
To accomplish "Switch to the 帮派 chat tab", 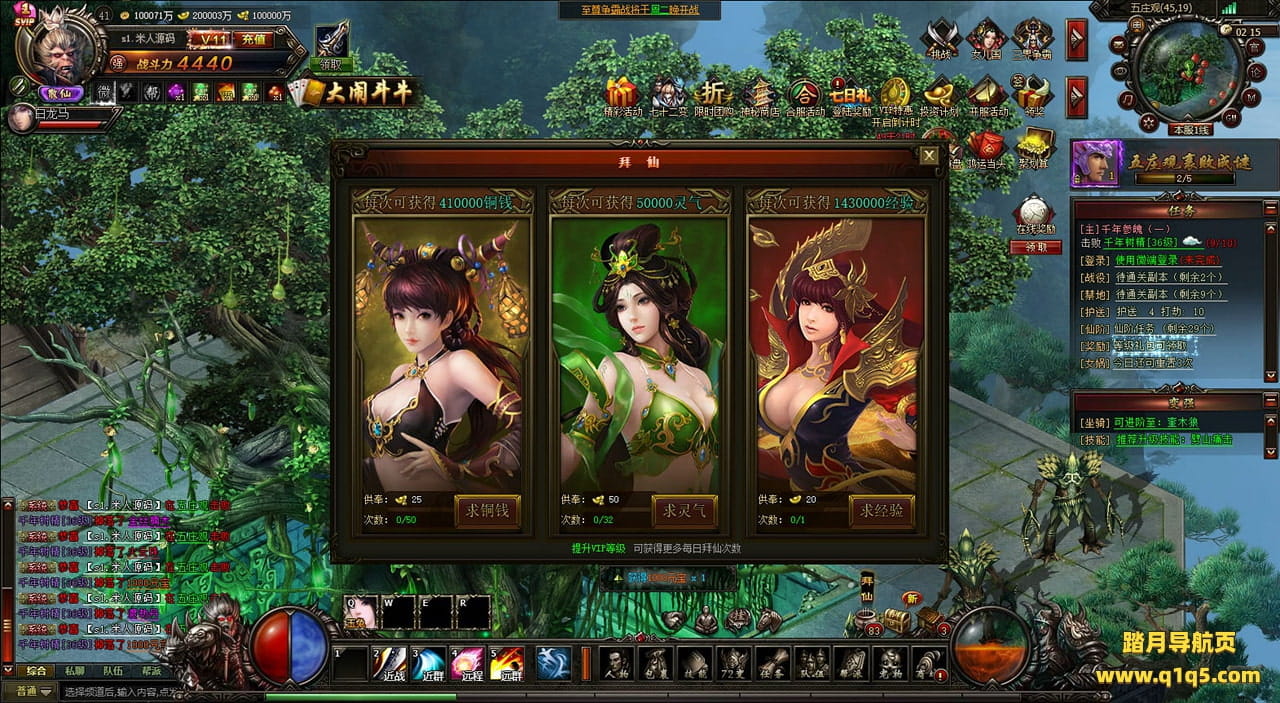I will 151,671.
